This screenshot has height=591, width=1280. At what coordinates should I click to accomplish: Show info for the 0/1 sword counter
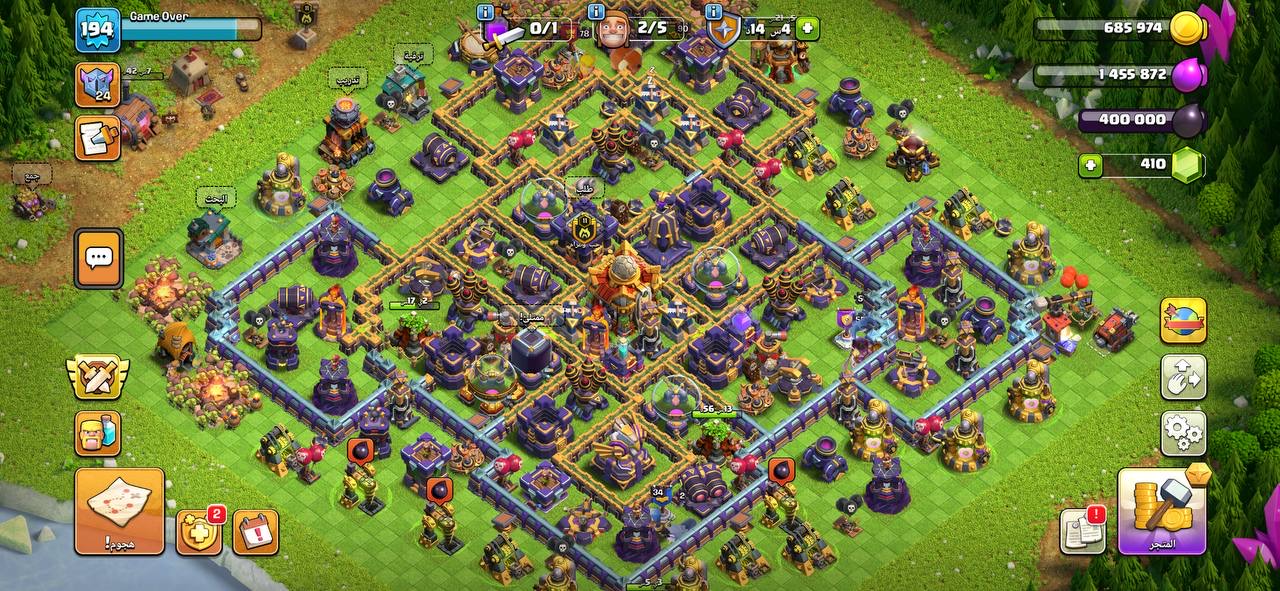tap(486, 13)
